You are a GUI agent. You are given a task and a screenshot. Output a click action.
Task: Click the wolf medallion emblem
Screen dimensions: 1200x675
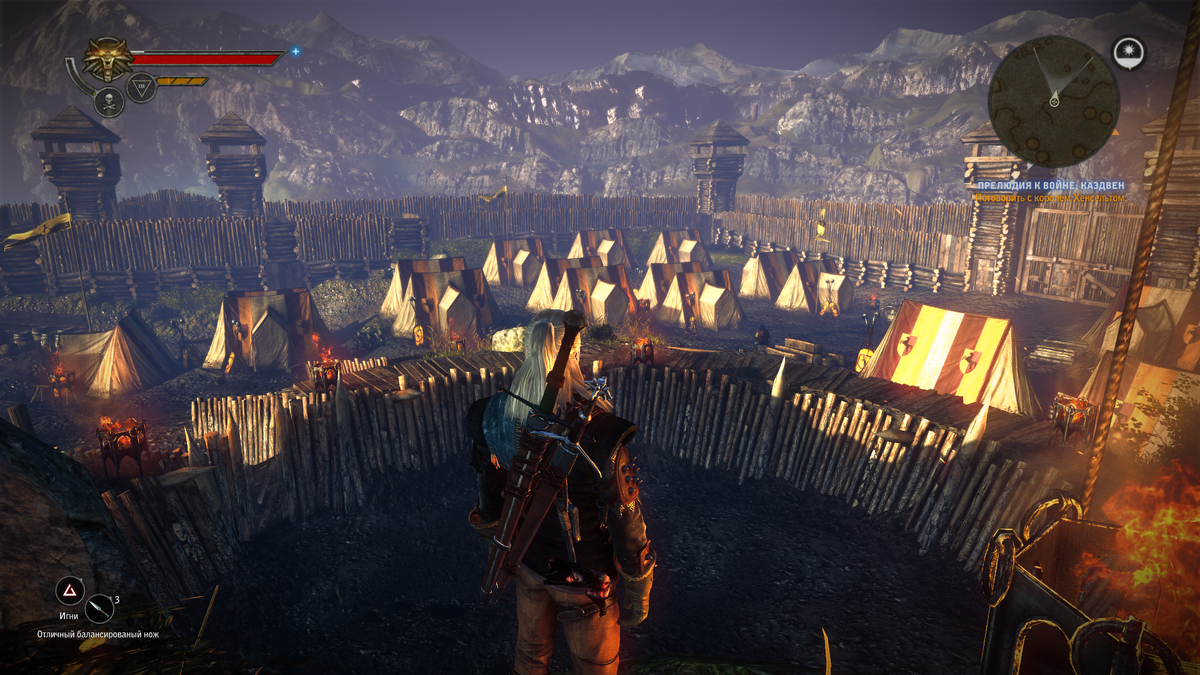pos(104,59)
